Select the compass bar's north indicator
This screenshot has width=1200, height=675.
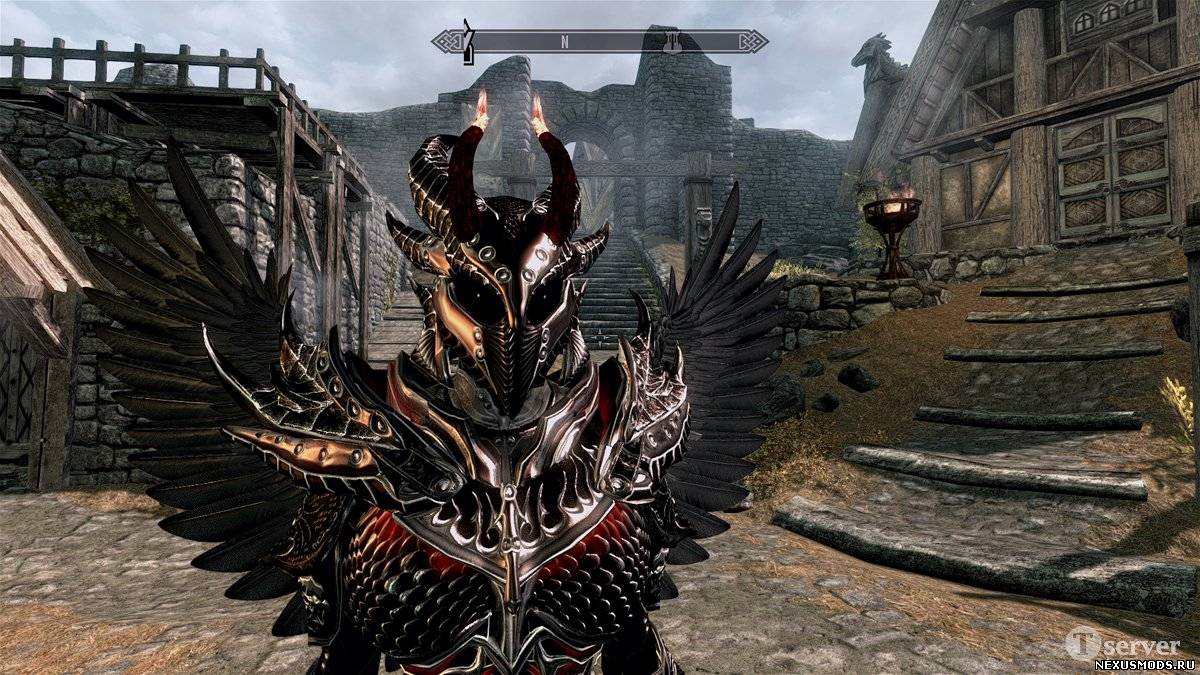point(564,41)
